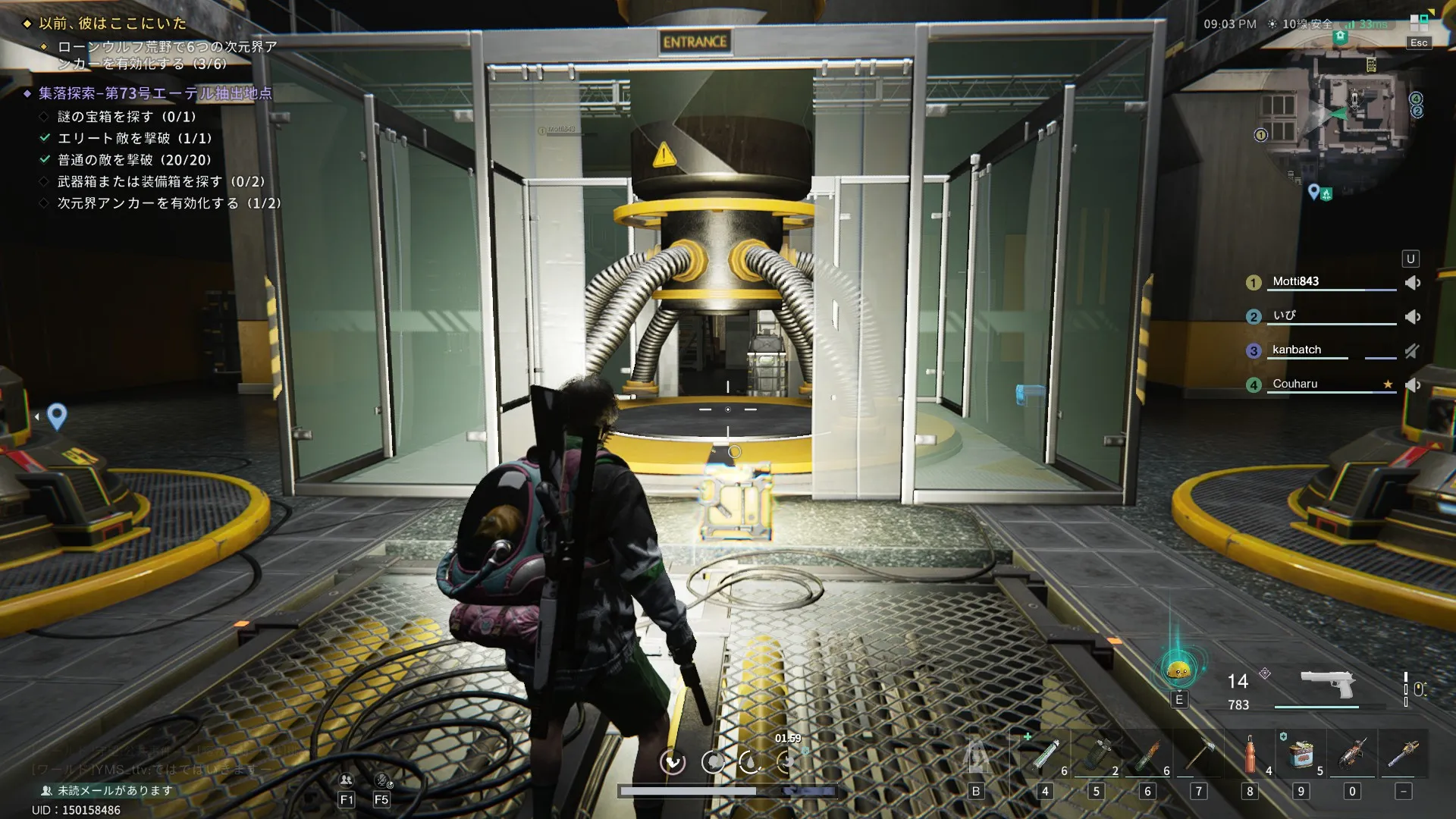
Task: Select the chainsaw tool hotbar slot
Action: [1352, 755]
